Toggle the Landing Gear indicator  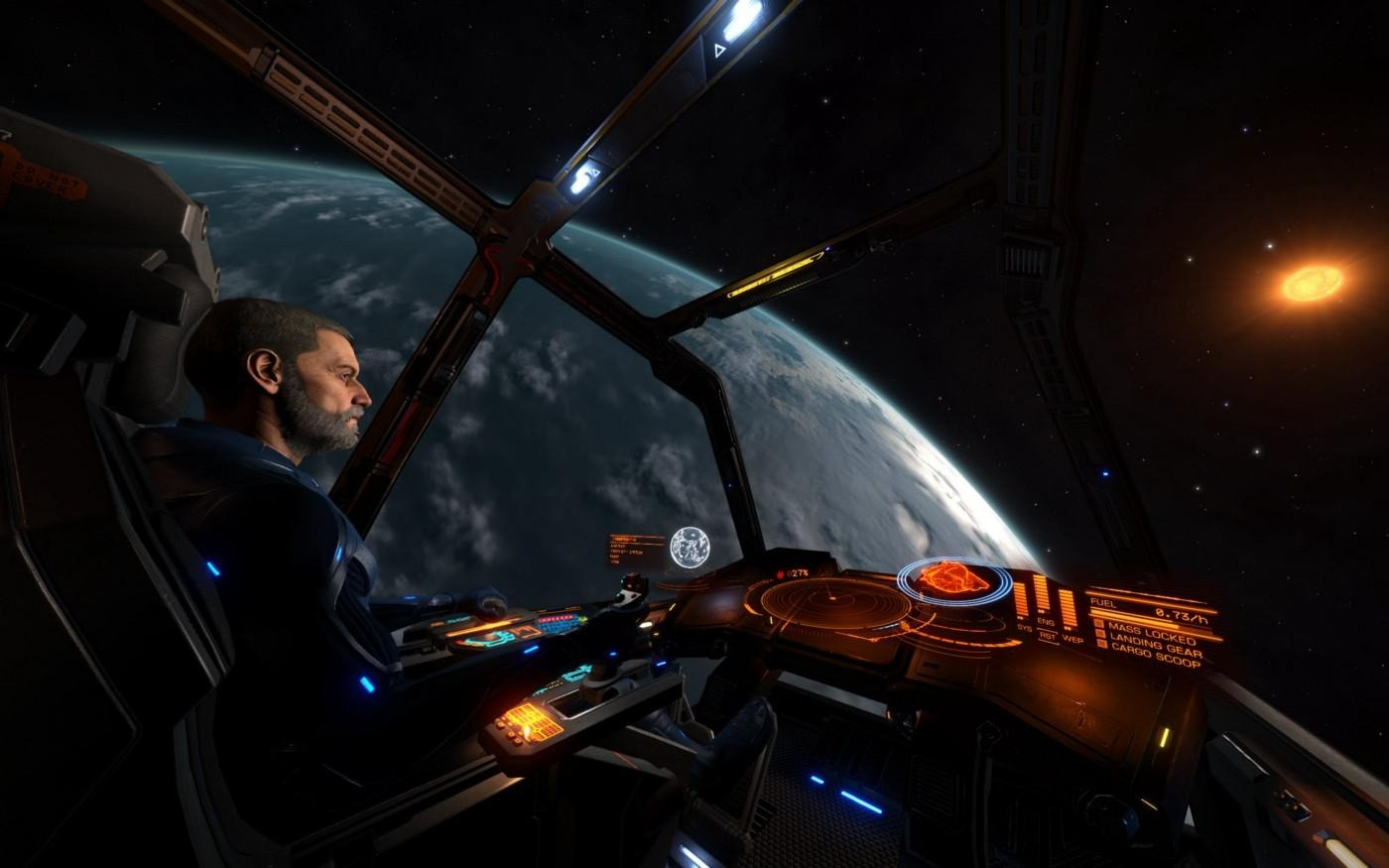point(1154,643)
